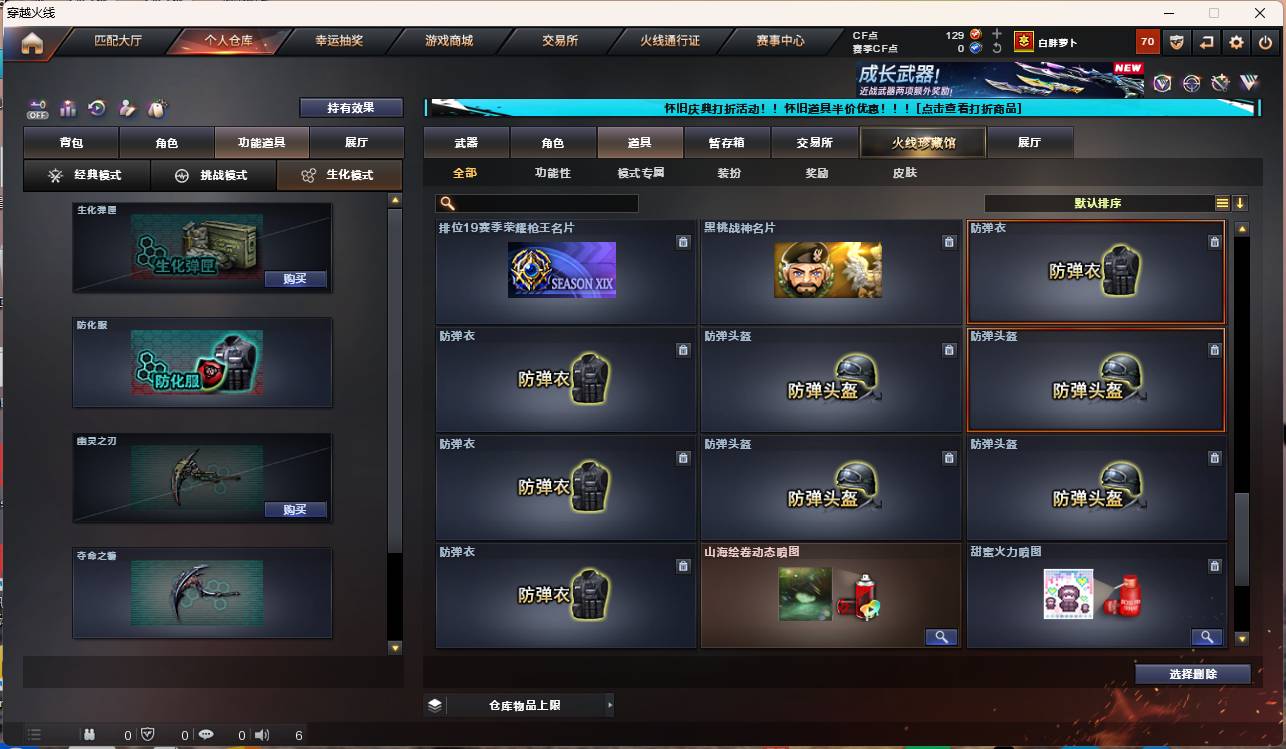Screen dimensions: 1286x749
Task: Click the repeat/return arrow icon near settings
Action: (x=1206, y=42)
